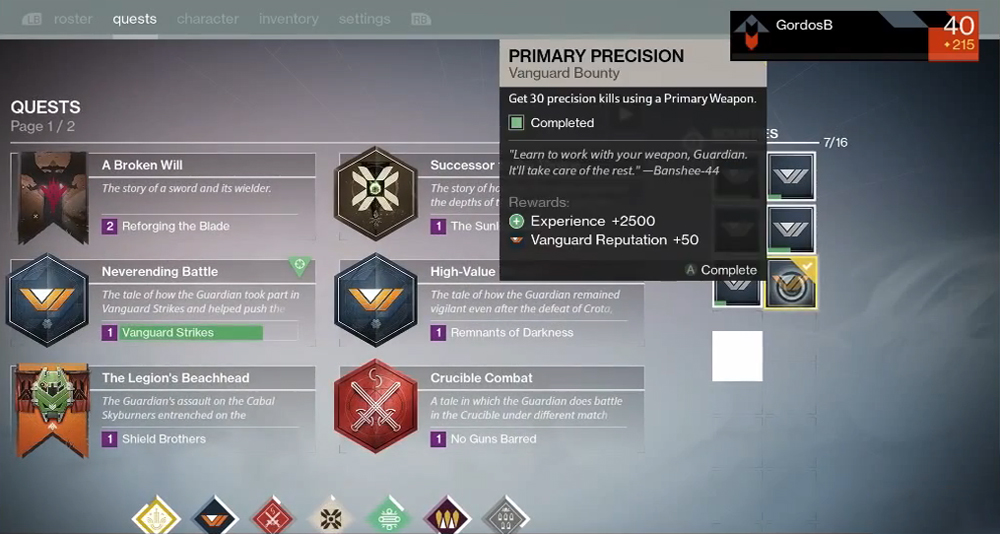Select the dark blue Vanguard diamond icon
This screenshot has width=1000, height=534.
point(214,518)
